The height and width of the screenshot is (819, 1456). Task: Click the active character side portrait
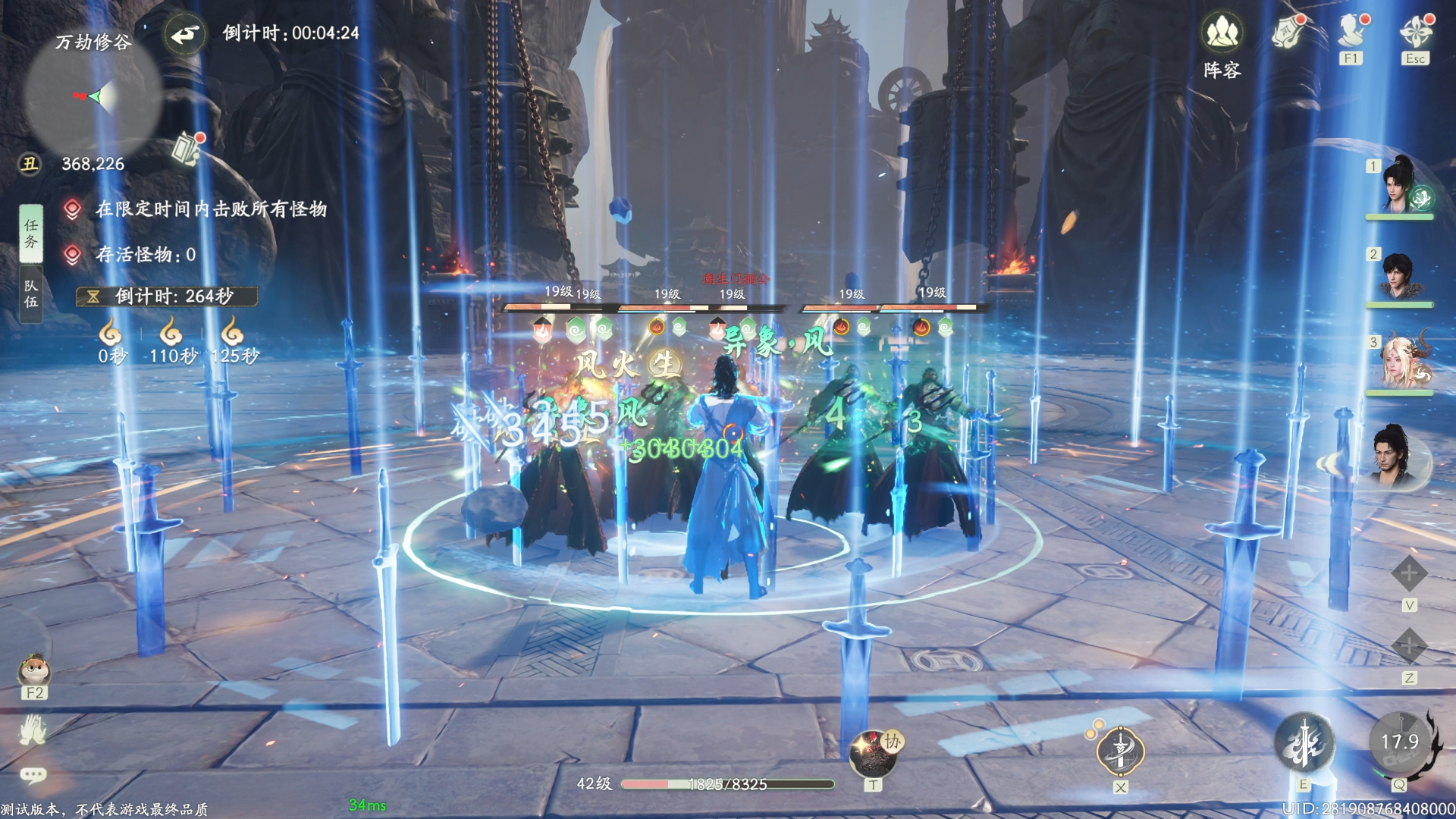pos(1392,456)
